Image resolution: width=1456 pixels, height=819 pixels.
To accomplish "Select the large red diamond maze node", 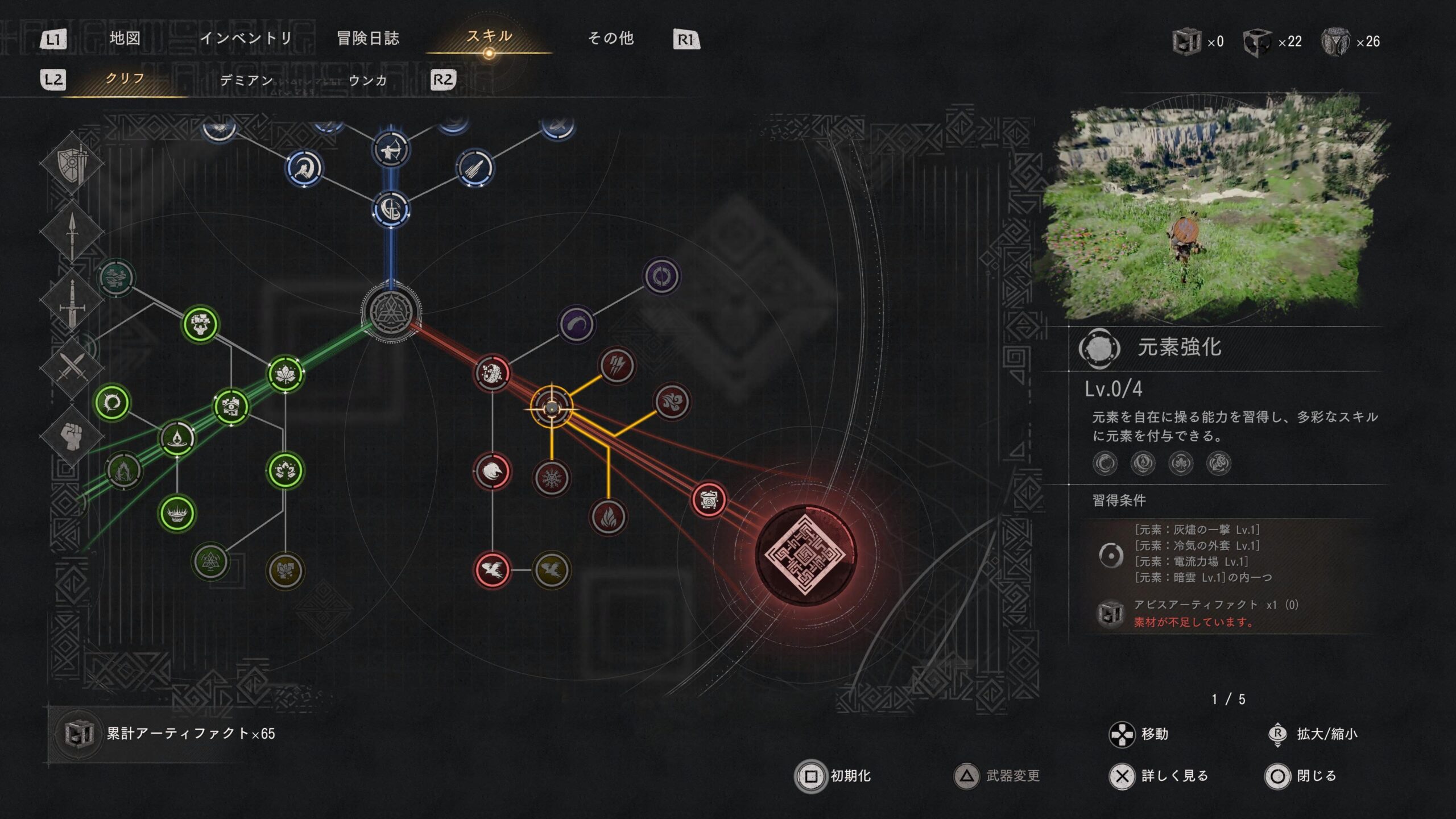I will point(805,555).
